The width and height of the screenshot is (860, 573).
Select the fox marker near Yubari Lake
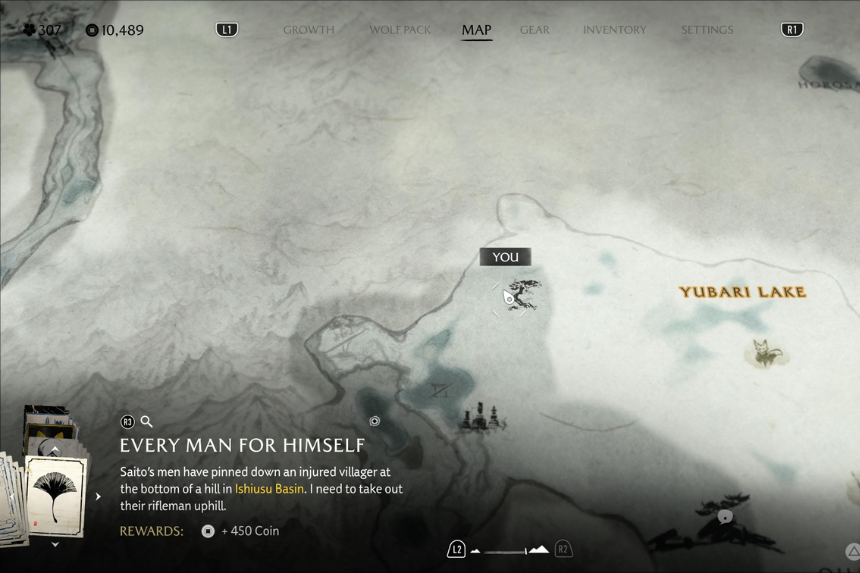[x=765, y=352]
